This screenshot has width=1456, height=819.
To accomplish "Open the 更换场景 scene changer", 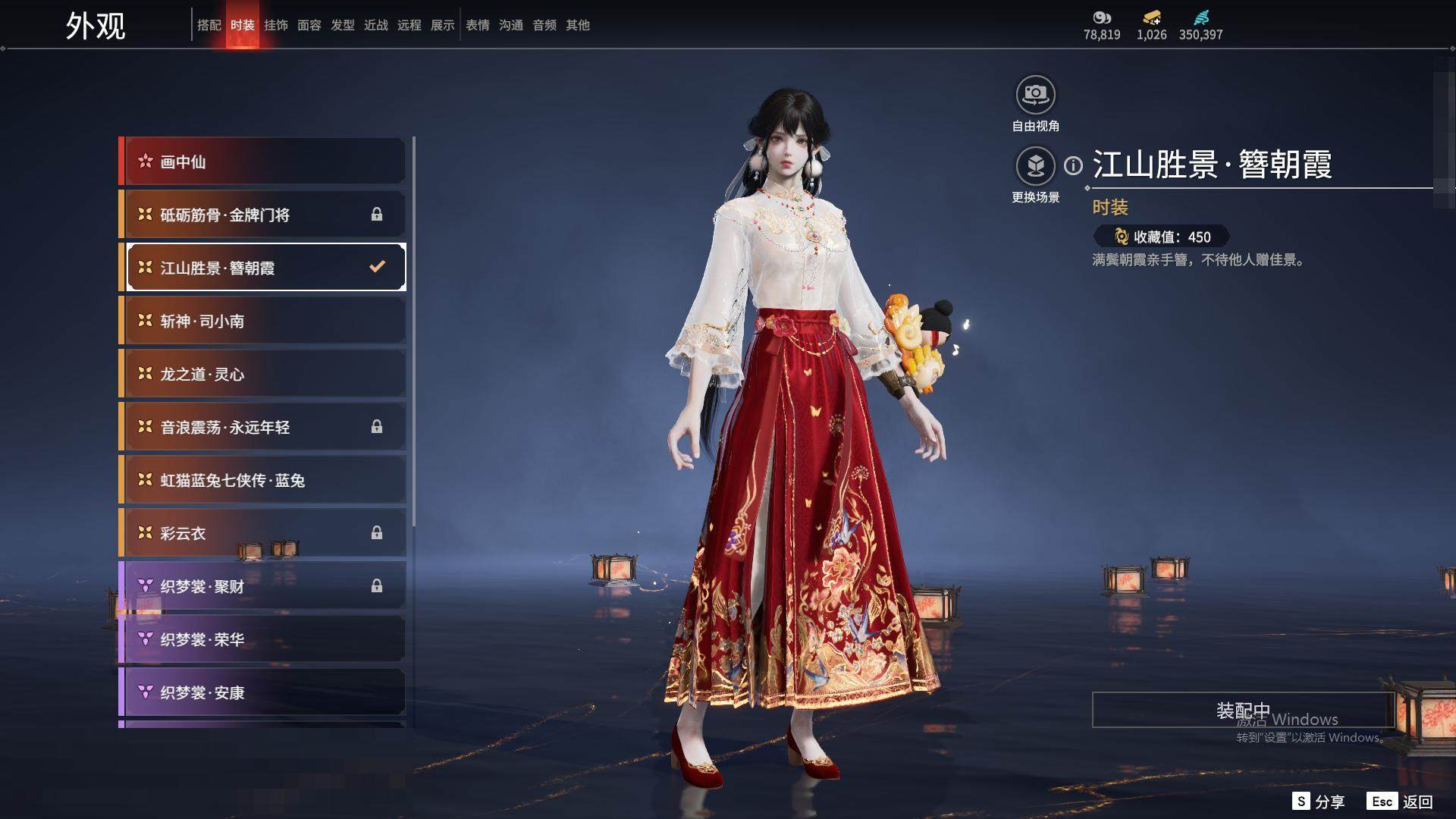I will click(1035, 166).
